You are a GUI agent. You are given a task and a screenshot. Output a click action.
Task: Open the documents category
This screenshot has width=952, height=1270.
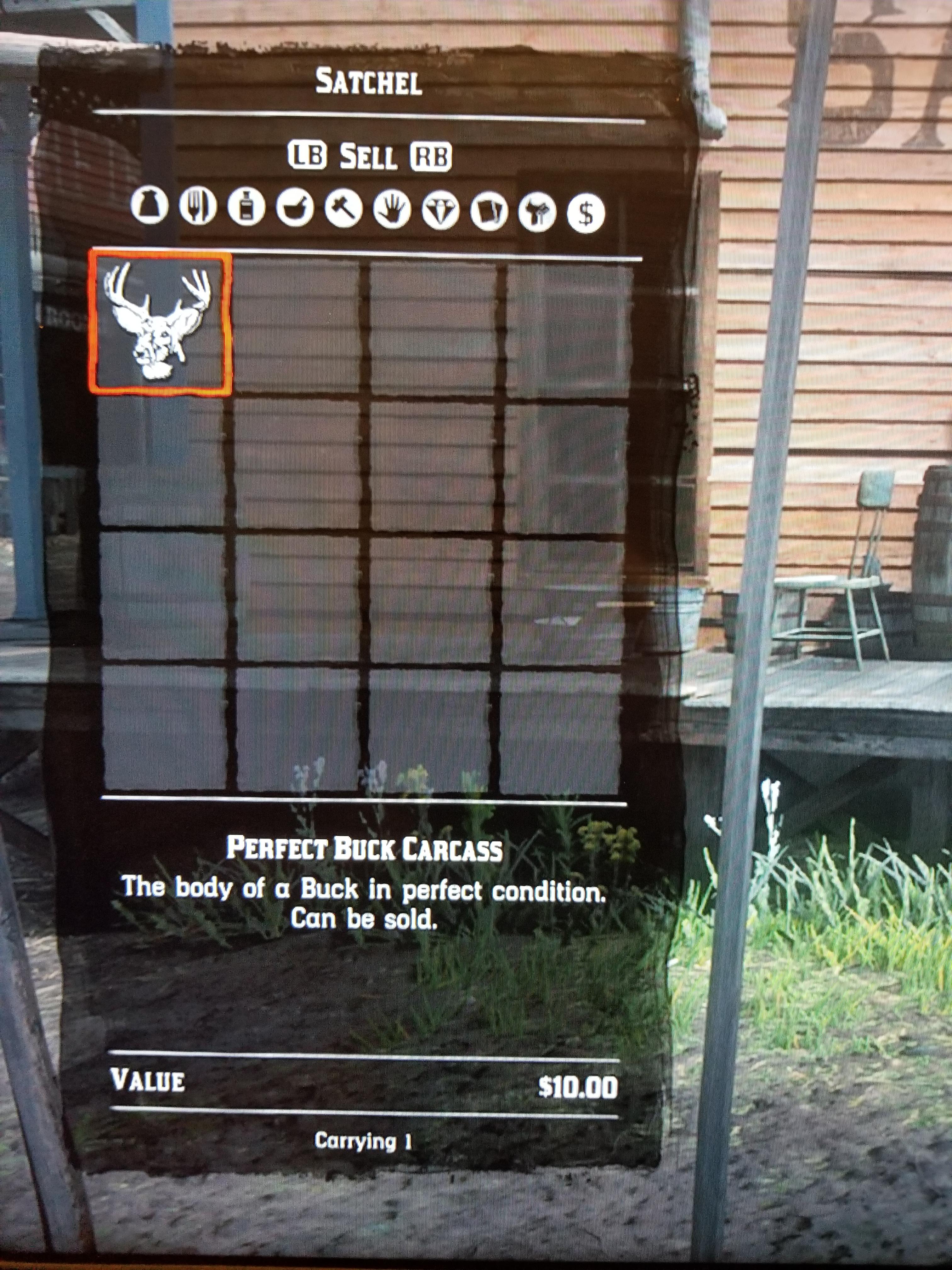490,211
